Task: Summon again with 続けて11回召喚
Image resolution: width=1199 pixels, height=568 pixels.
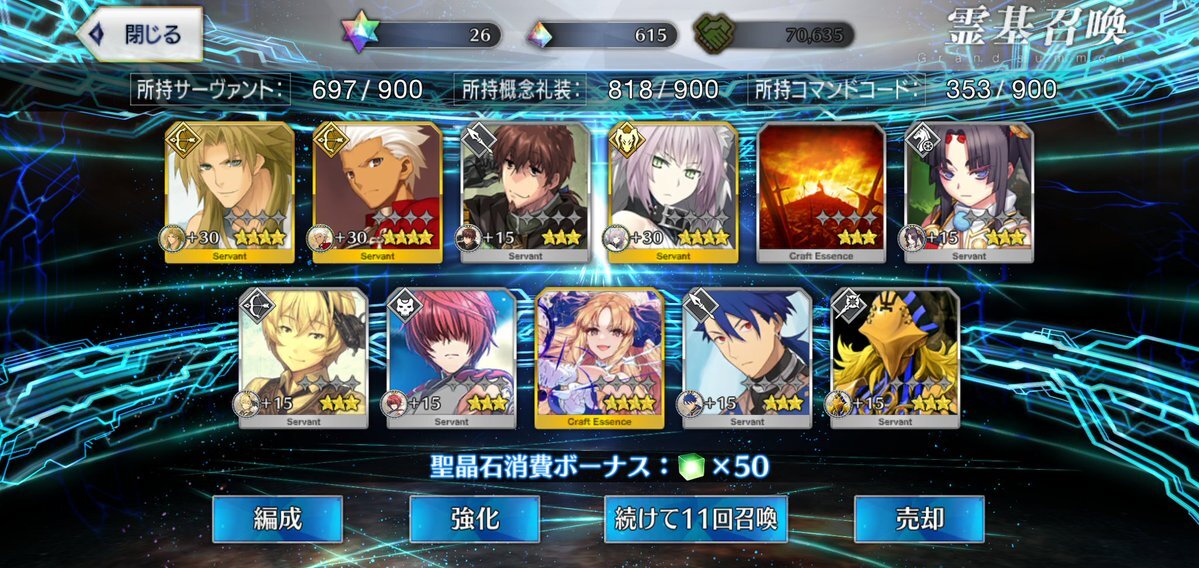Action: (695, 519)
